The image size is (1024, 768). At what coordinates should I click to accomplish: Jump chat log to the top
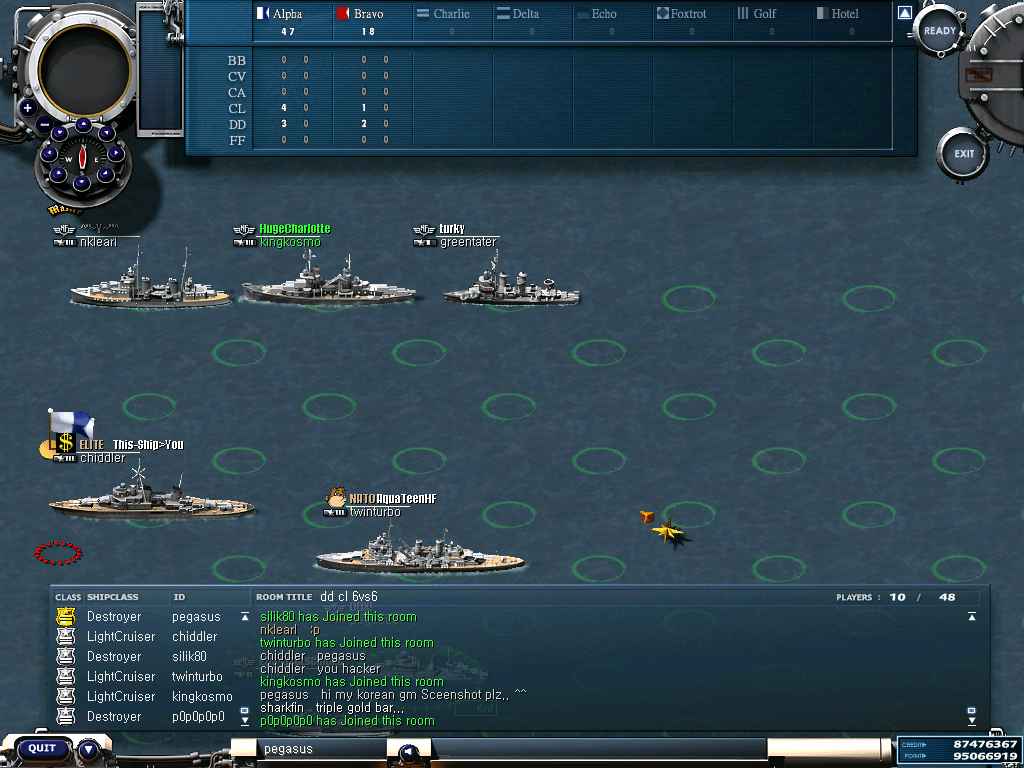tap(970, 617)
